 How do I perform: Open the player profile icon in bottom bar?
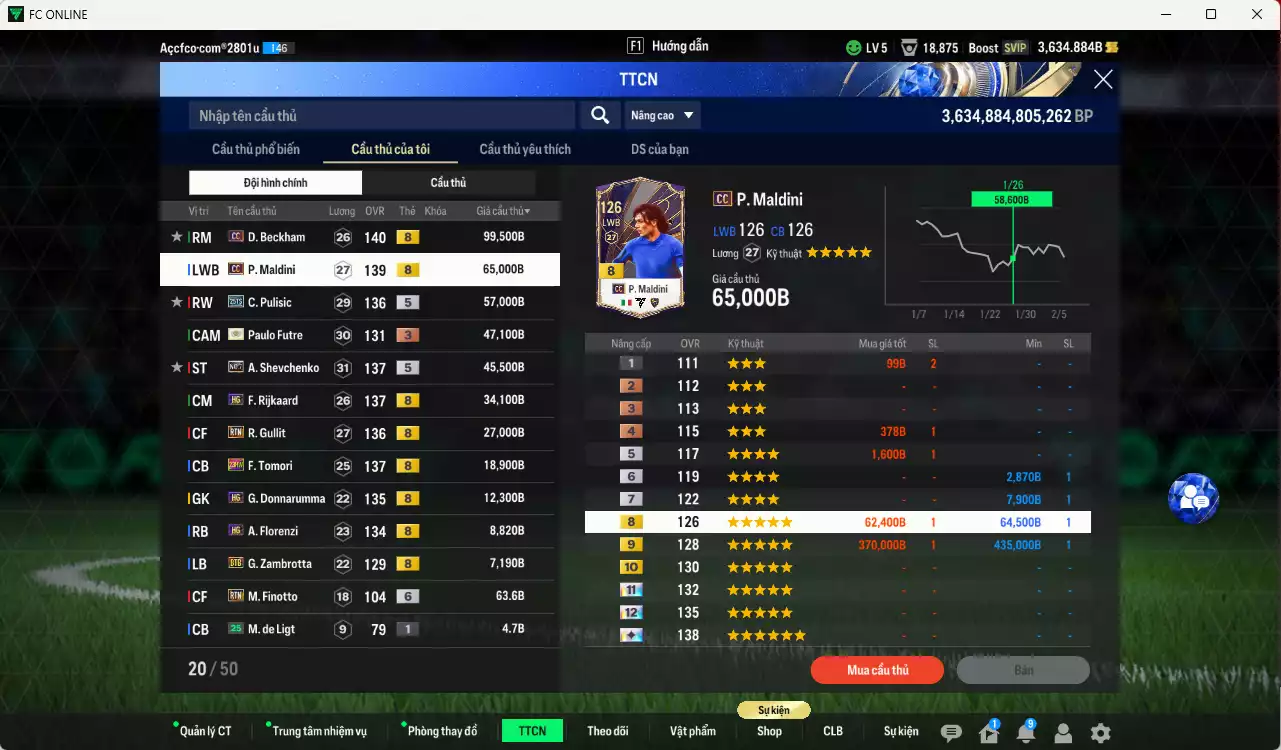point(1062,731)
